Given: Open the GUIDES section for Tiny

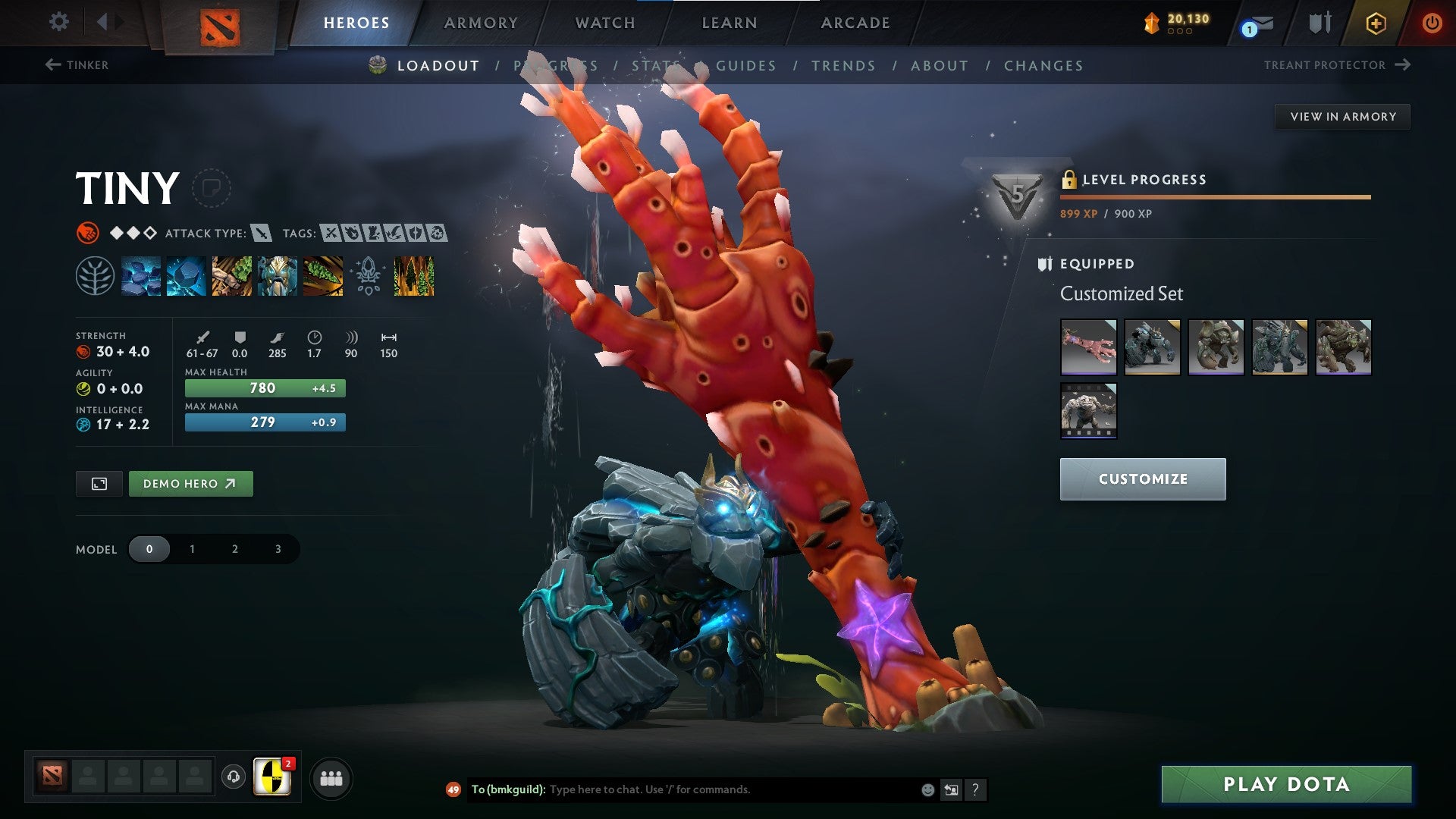Looking at the screenshot, I should [x=746, y=66].
